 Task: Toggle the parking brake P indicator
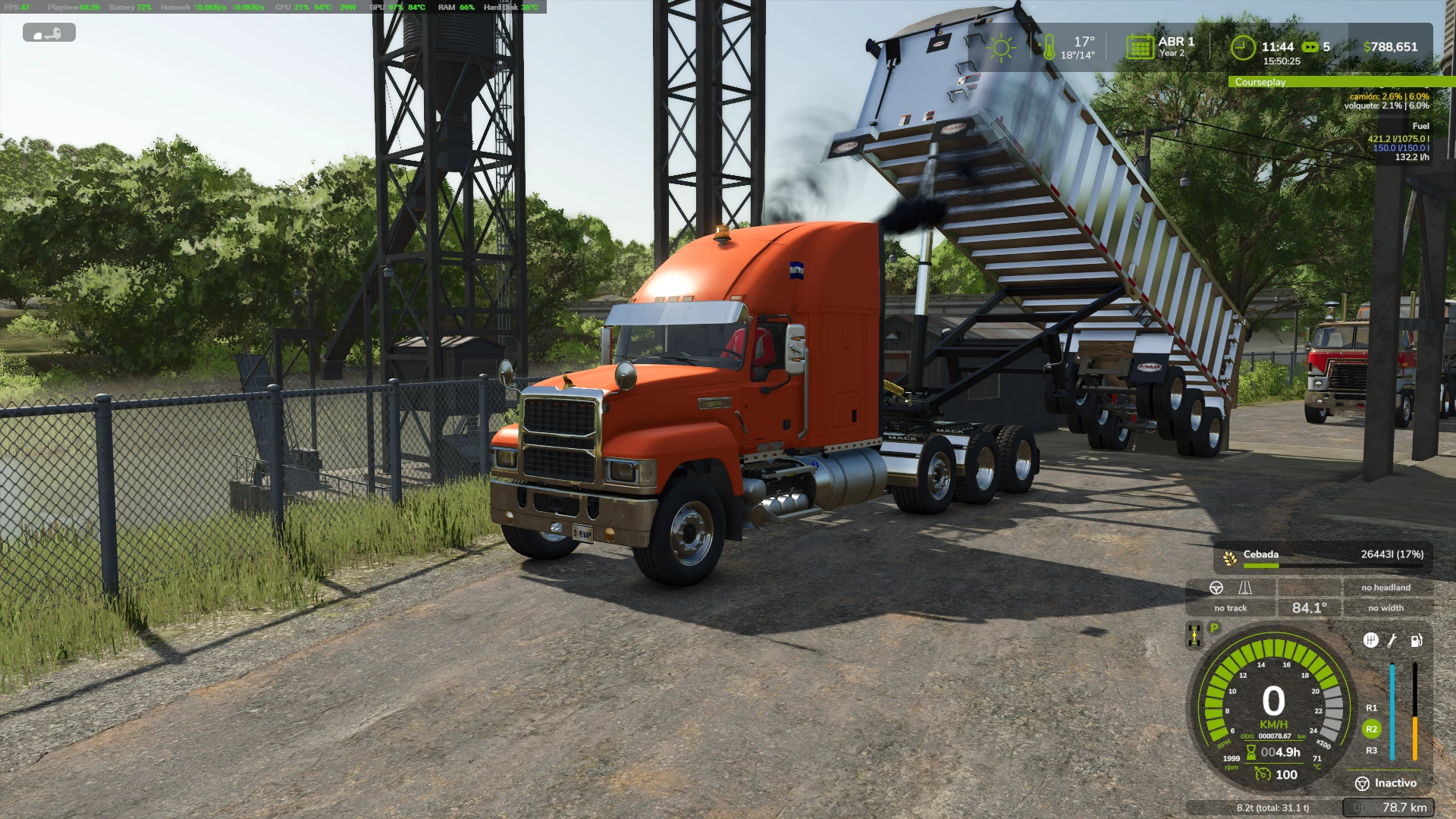[x=1214, y=628]
